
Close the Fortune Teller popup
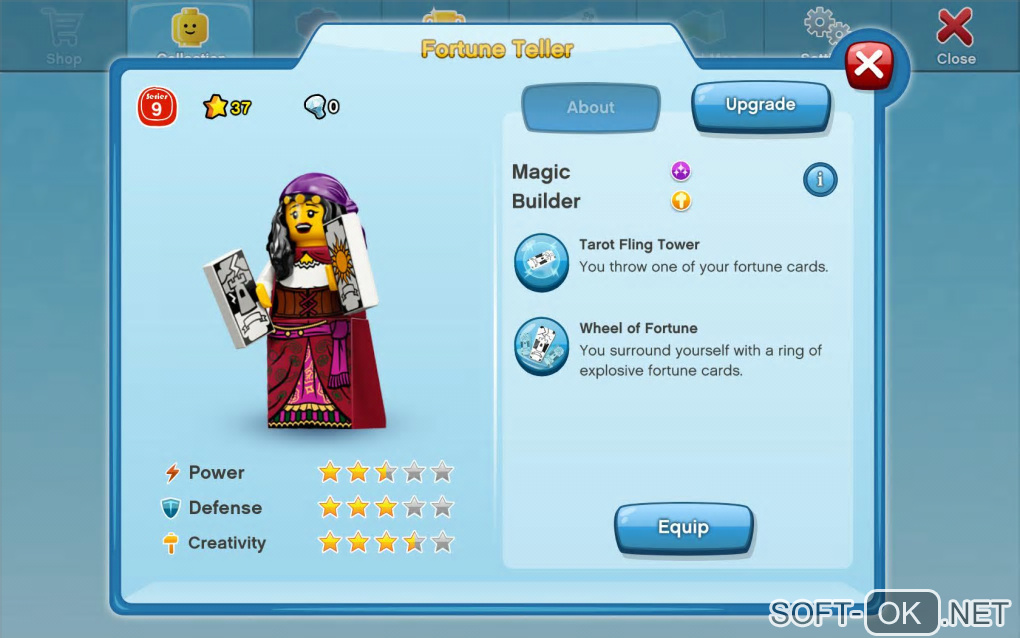pos(869,66)
